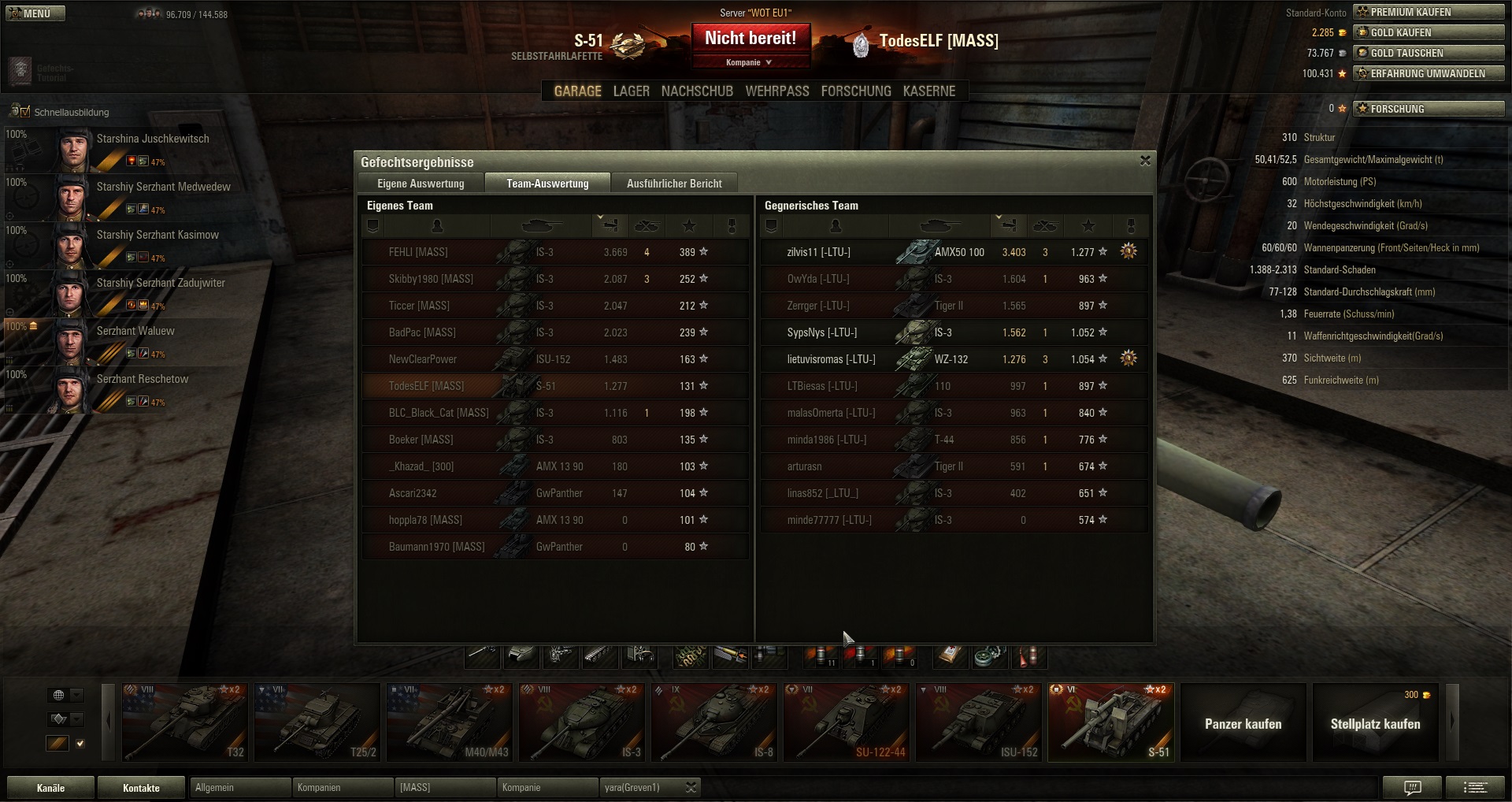The height and width of the screenshot is (802, 1512).
Task: Click PREMIUM KAUFEN button
Action: tap(1428, 12)
